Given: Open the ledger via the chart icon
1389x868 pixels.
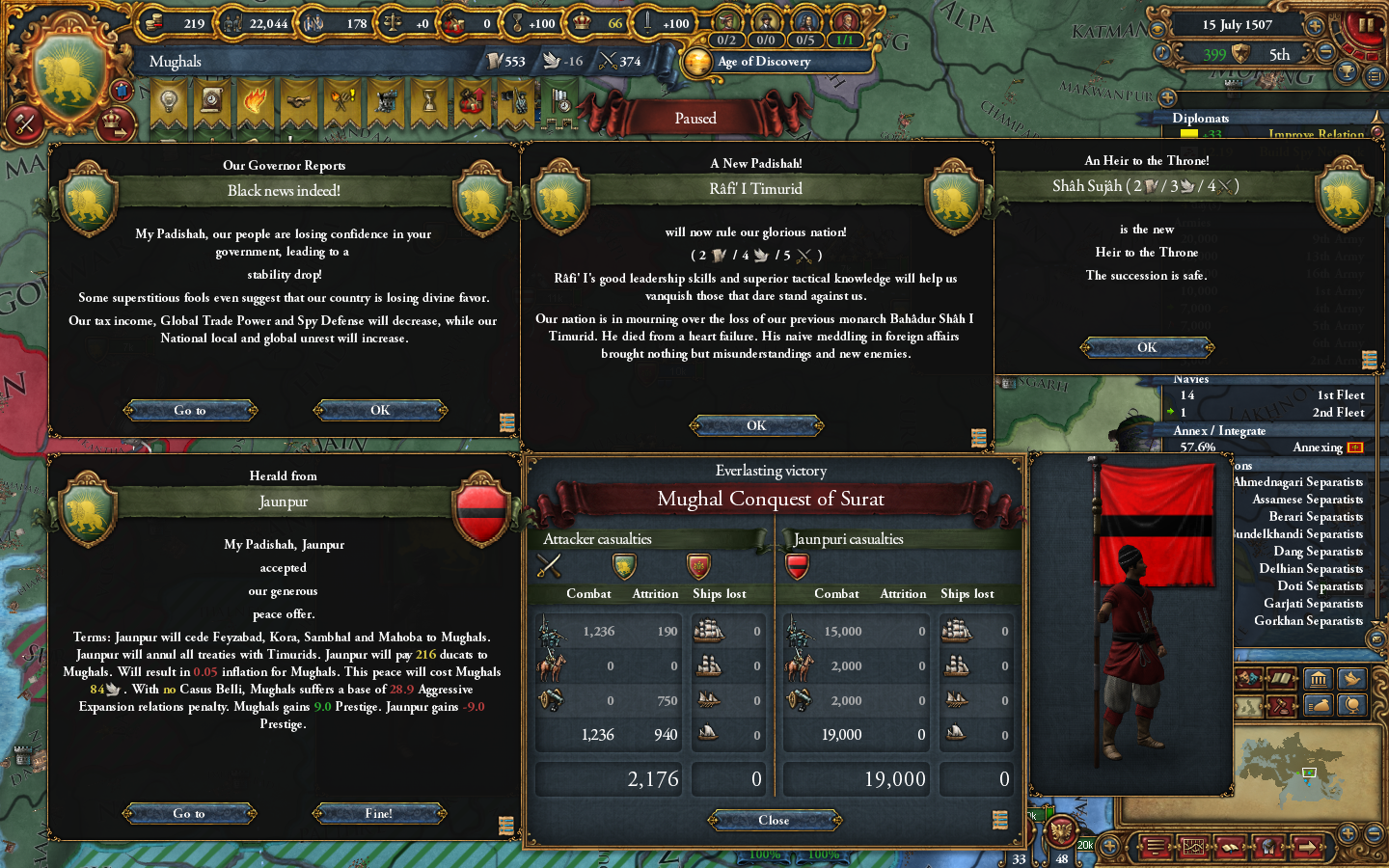Looking at the screenshot, I should coord(1194,847).
